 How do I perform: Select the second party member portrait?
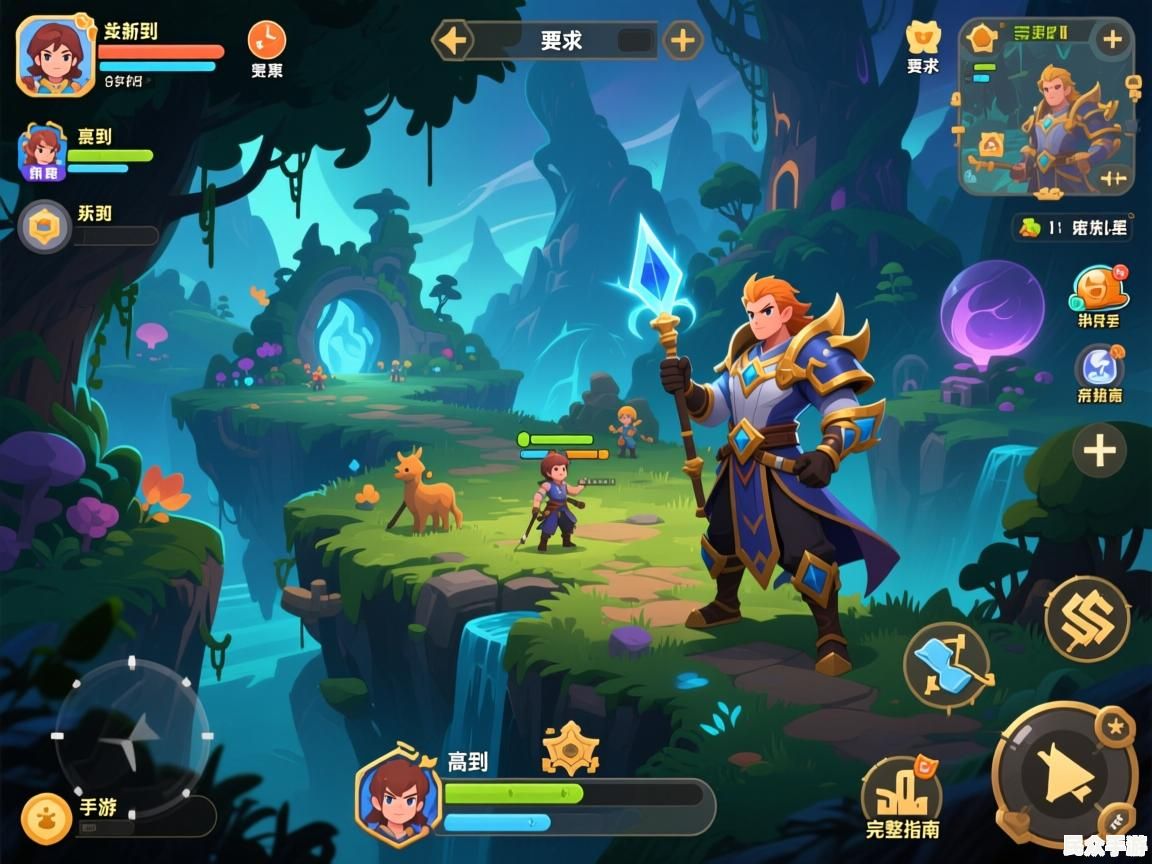click(x=43, y=153)
